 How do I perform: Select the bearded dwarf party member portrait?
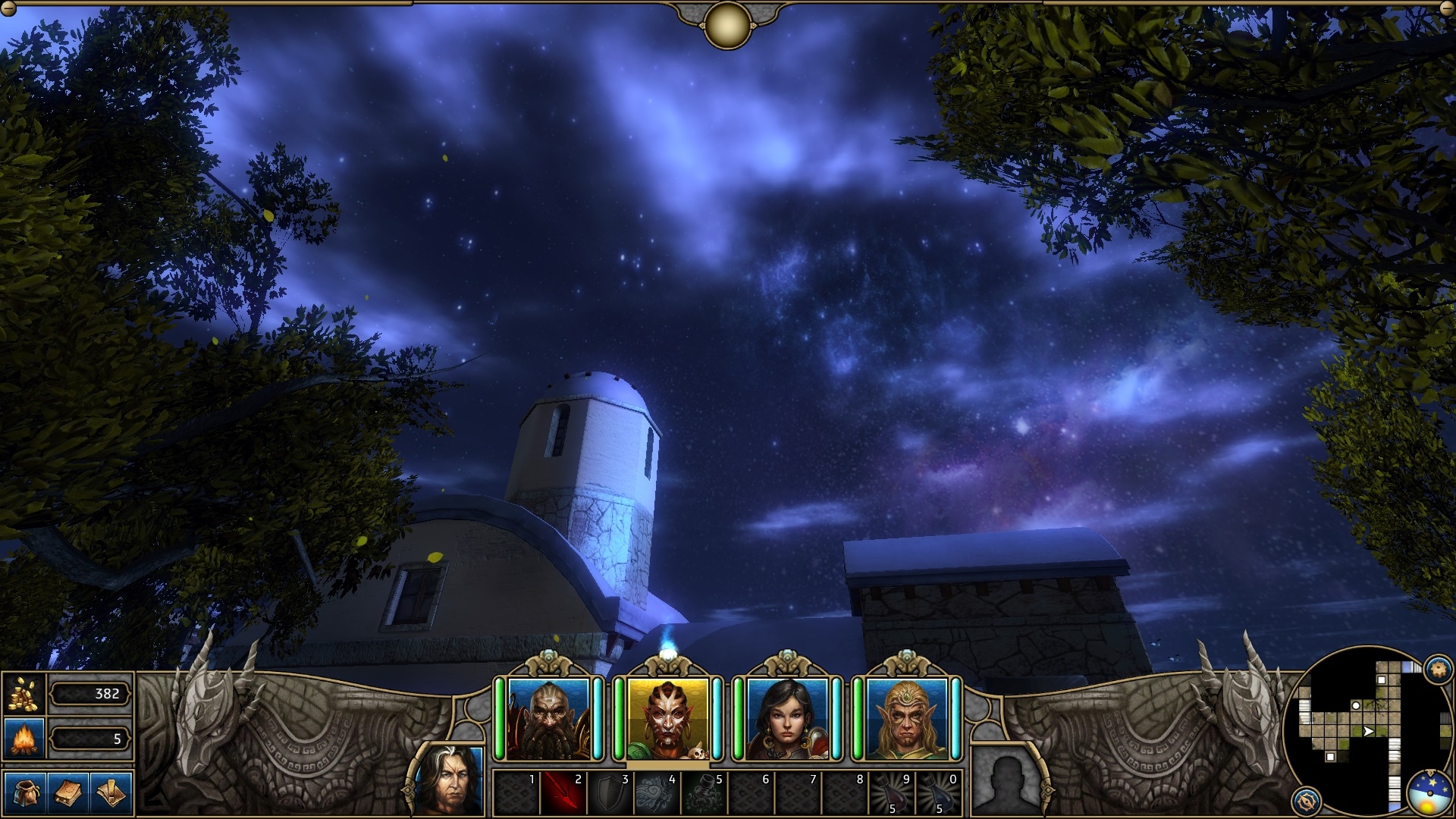tap(548, 719)
